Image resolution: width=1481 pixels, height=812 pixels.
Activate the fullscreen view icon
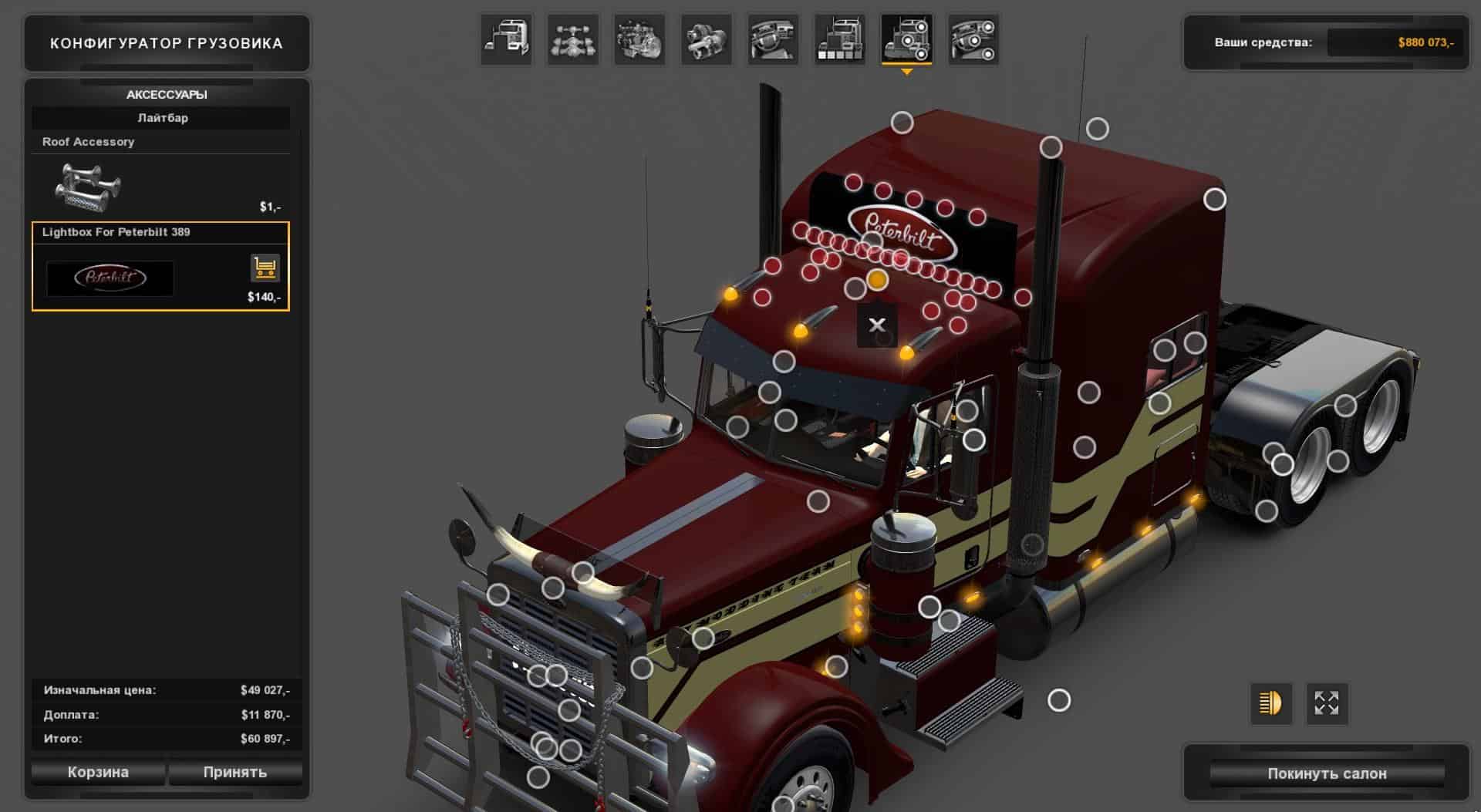(1327, 703)
